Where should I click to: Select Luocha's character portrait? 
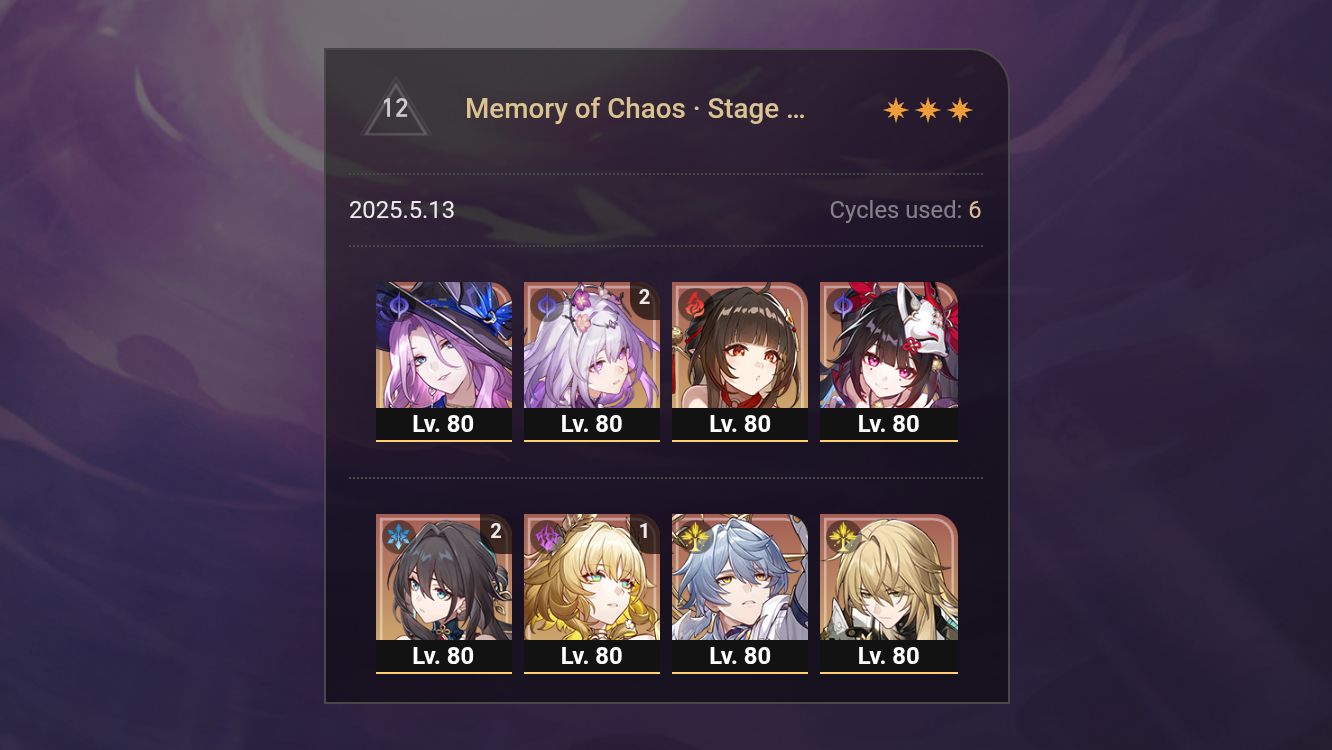pyautogui.click(x=889, y=580)
